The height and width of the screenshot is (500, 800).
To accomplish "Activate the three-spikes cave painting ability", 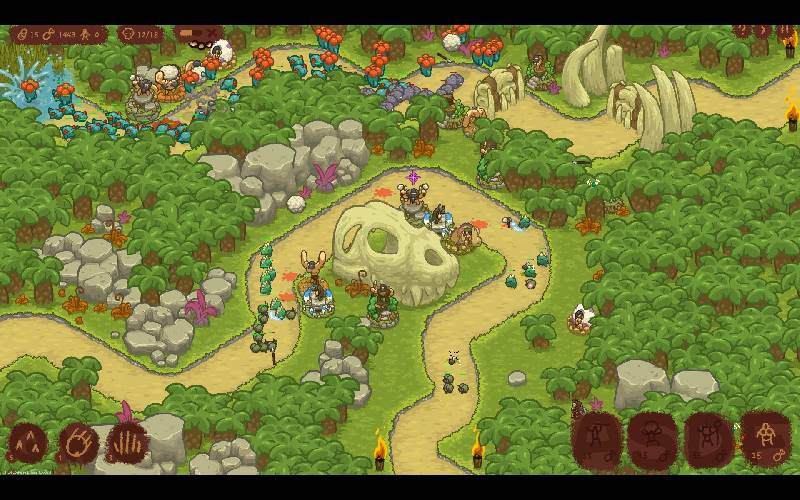I will [x=27, y=442].
